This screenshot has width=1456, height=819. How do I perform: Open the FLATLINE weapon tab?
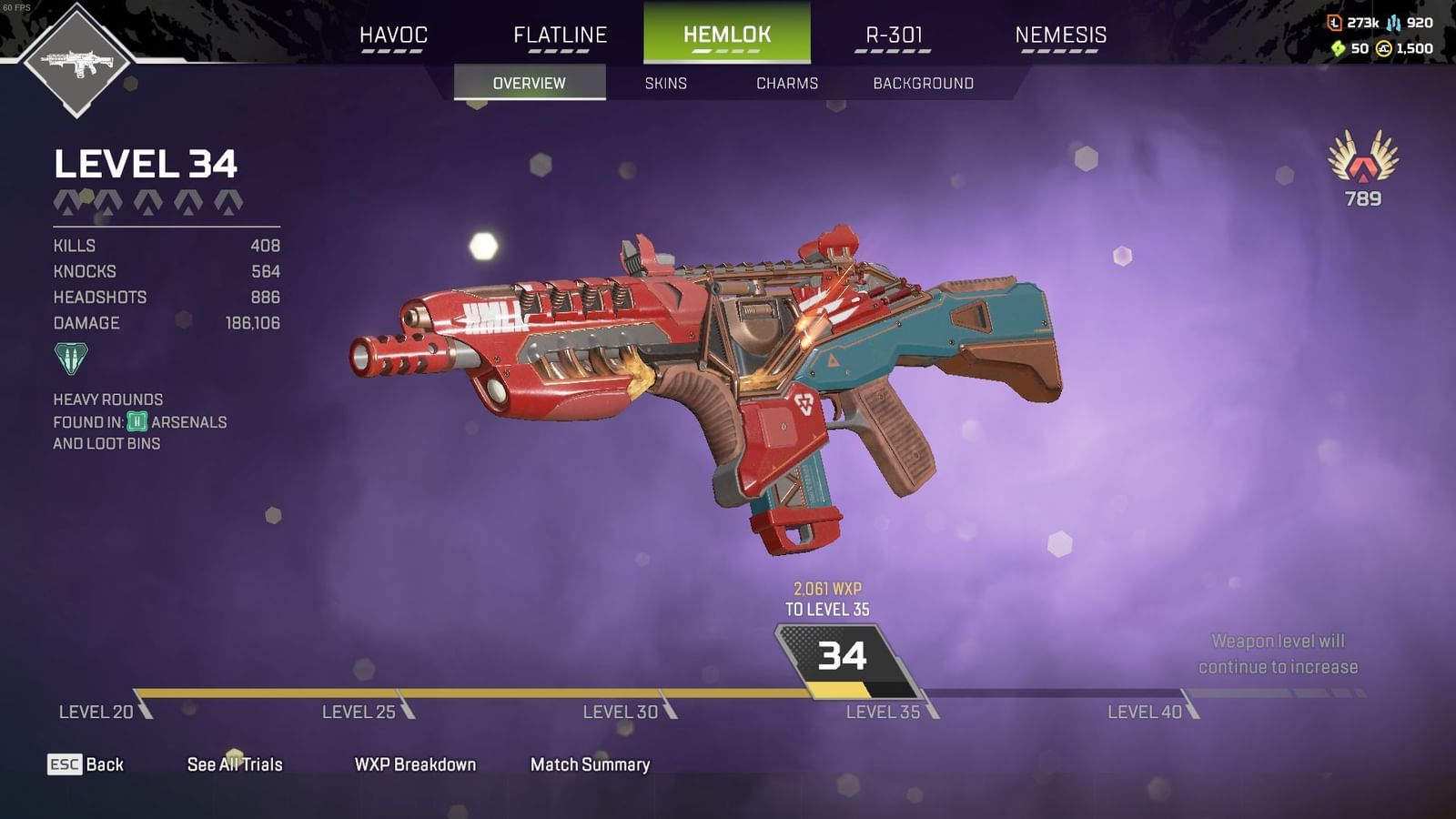559,35
